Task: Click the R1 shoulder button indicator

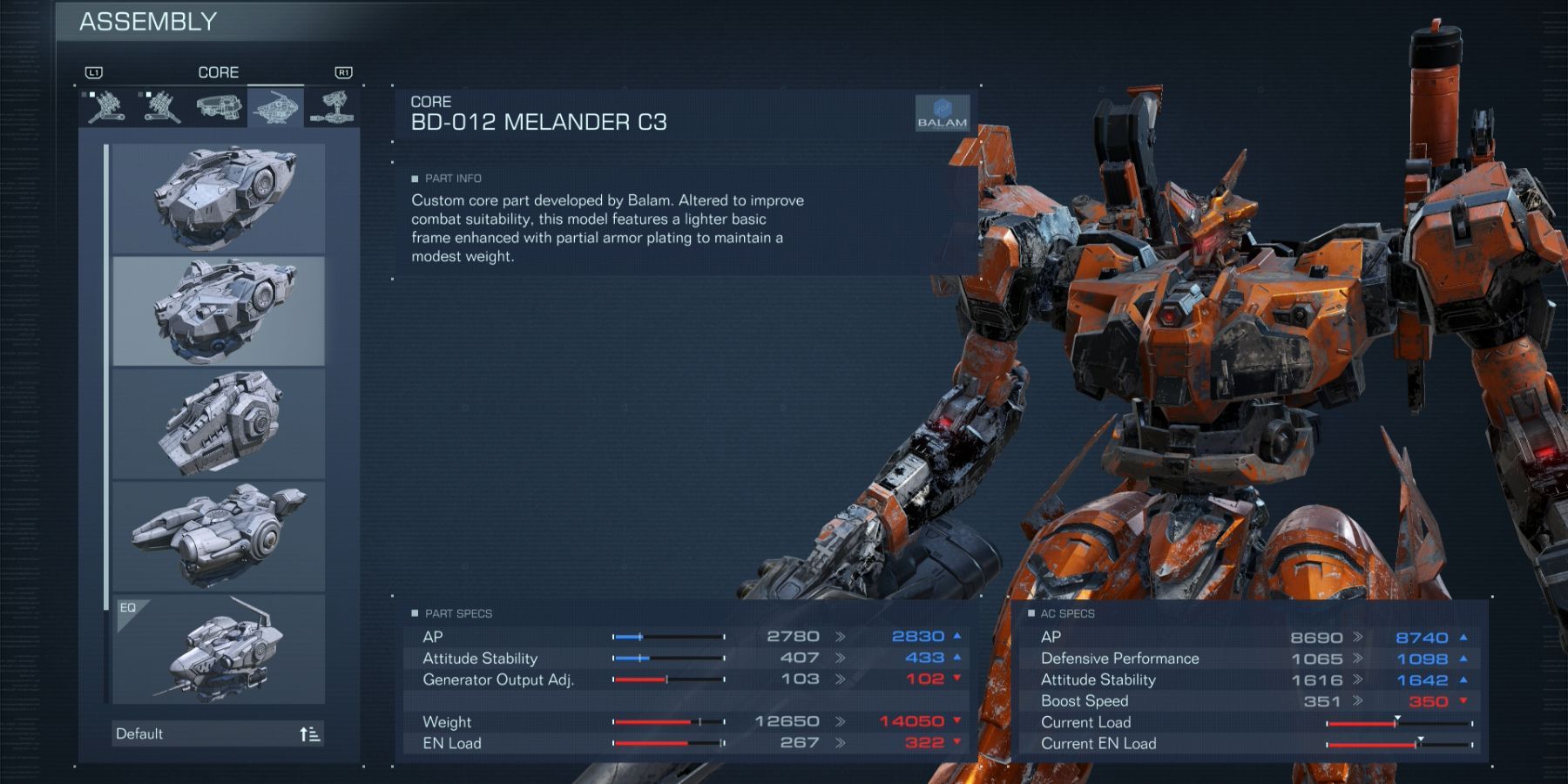Action: coord(343,73)
